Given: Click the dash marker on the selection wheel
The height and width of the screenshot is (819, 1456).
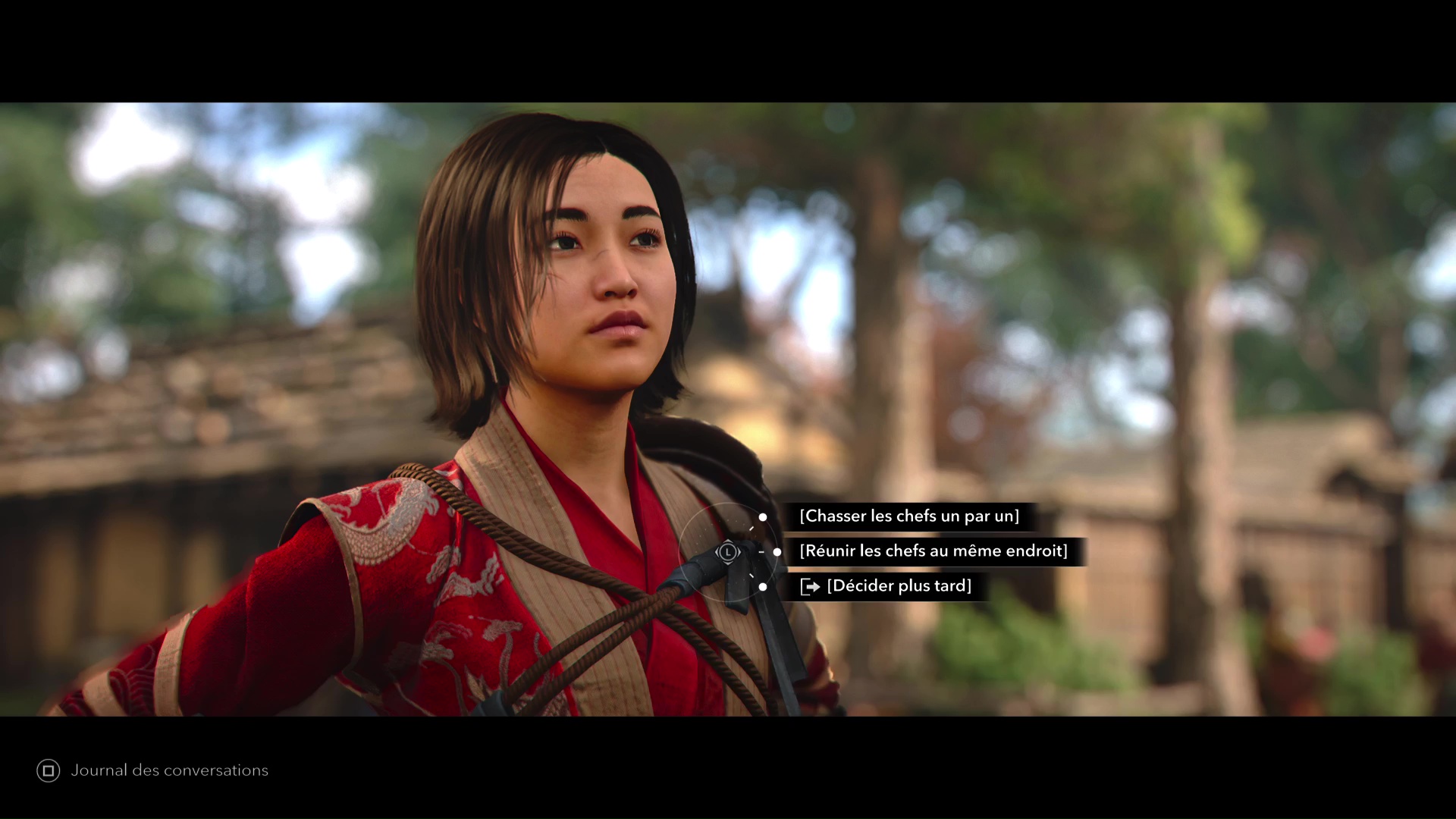Looking at the screenshot, I should (761, 552).
